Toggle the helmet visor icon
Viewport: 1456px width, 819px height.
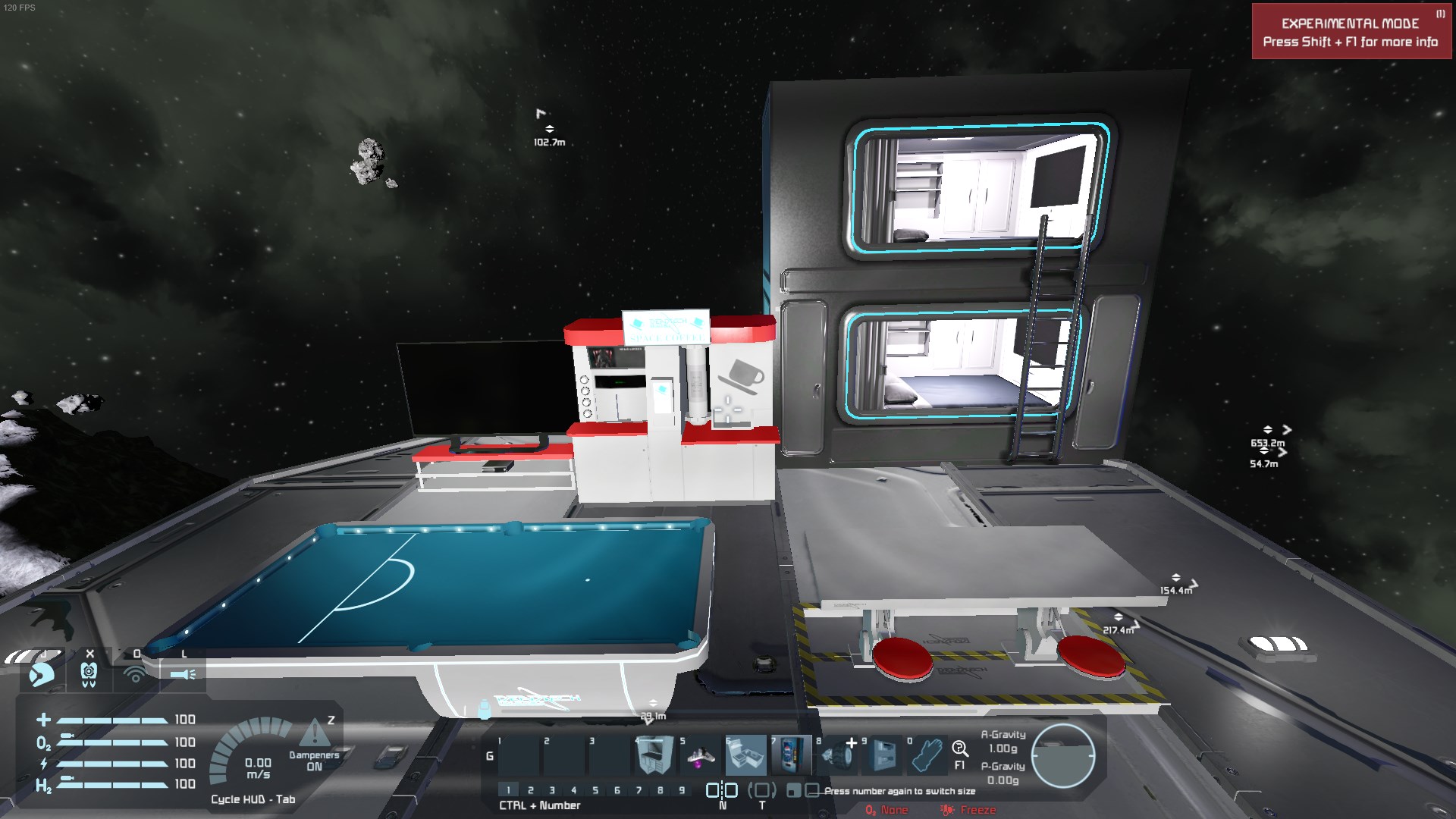89,673
